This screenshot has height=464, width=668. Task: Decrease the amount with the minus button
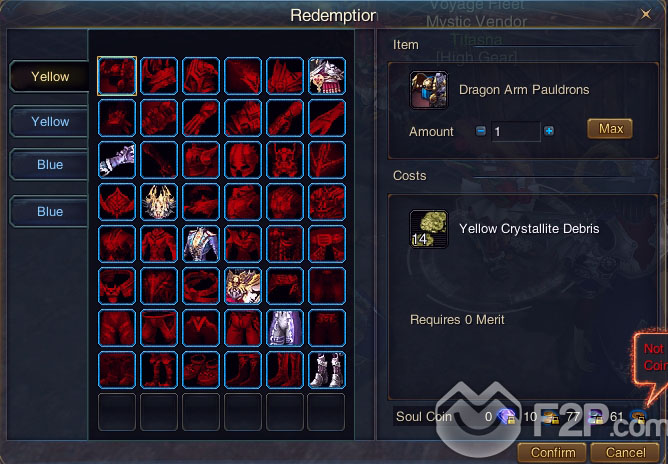(x=480, y=131)
